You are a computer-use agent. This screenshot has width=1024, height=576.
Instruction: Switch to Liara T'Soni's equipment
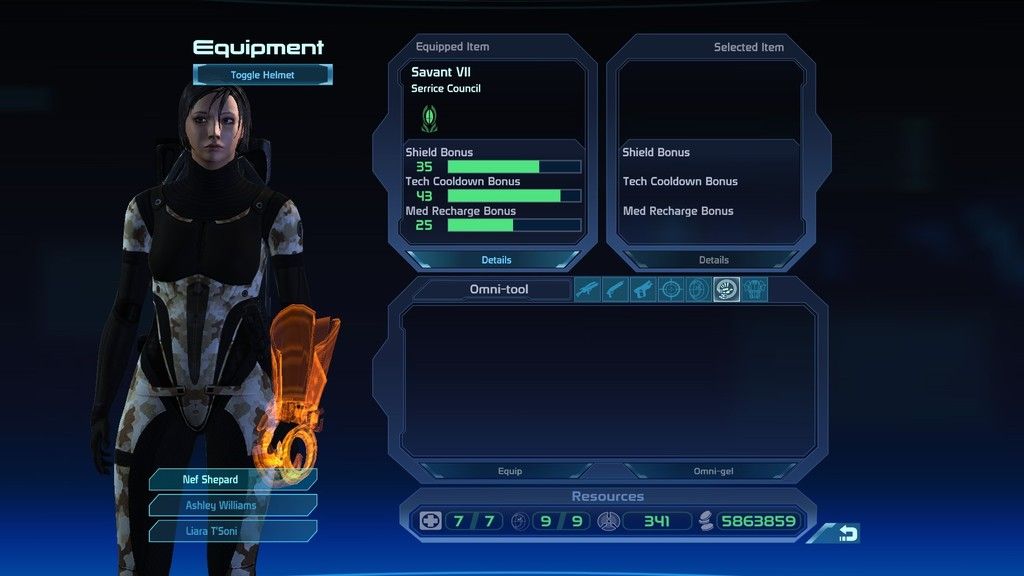[x=232, y=530]
